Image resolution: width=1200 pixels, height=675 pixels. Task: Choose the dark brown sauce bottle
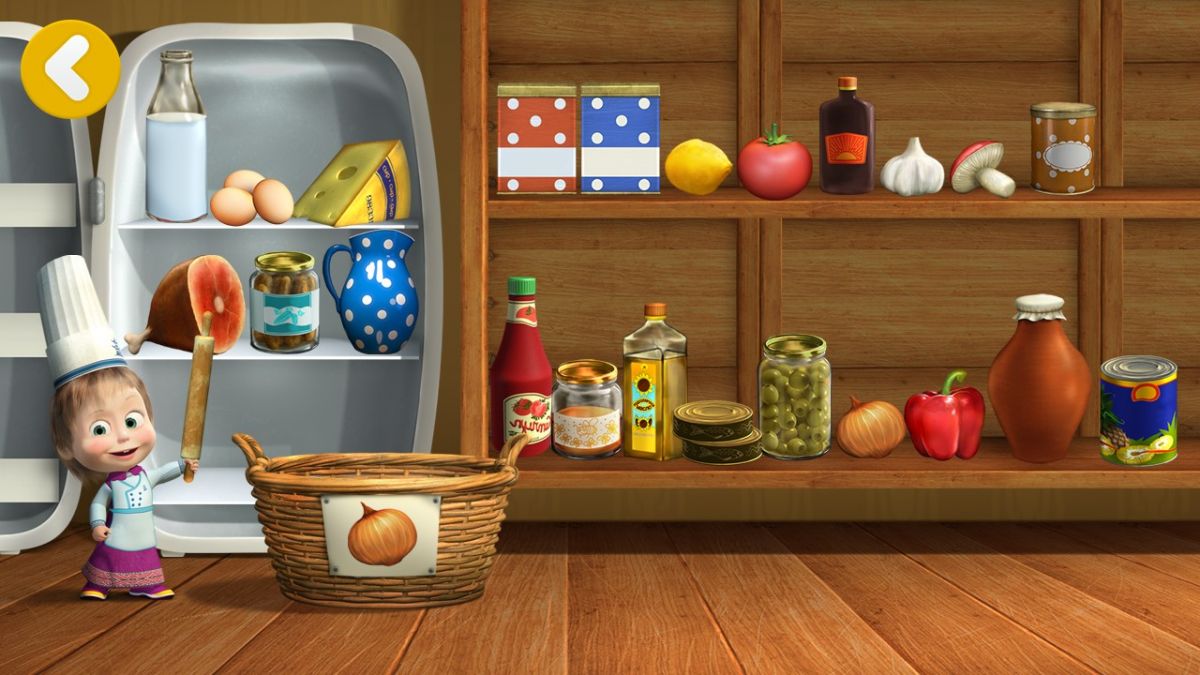click(846, 138)
